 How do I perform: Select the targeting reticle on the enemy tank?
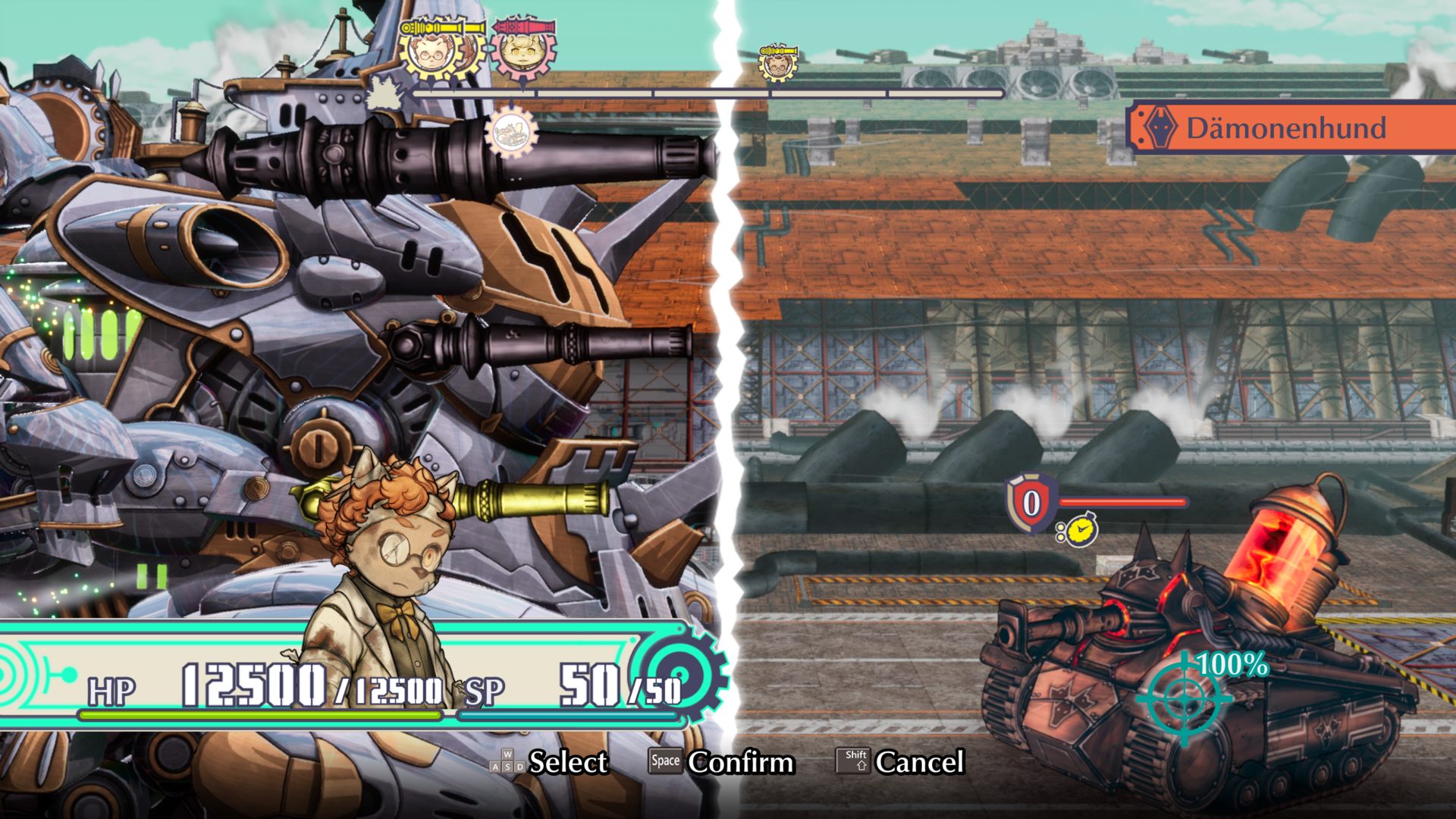1185,698
